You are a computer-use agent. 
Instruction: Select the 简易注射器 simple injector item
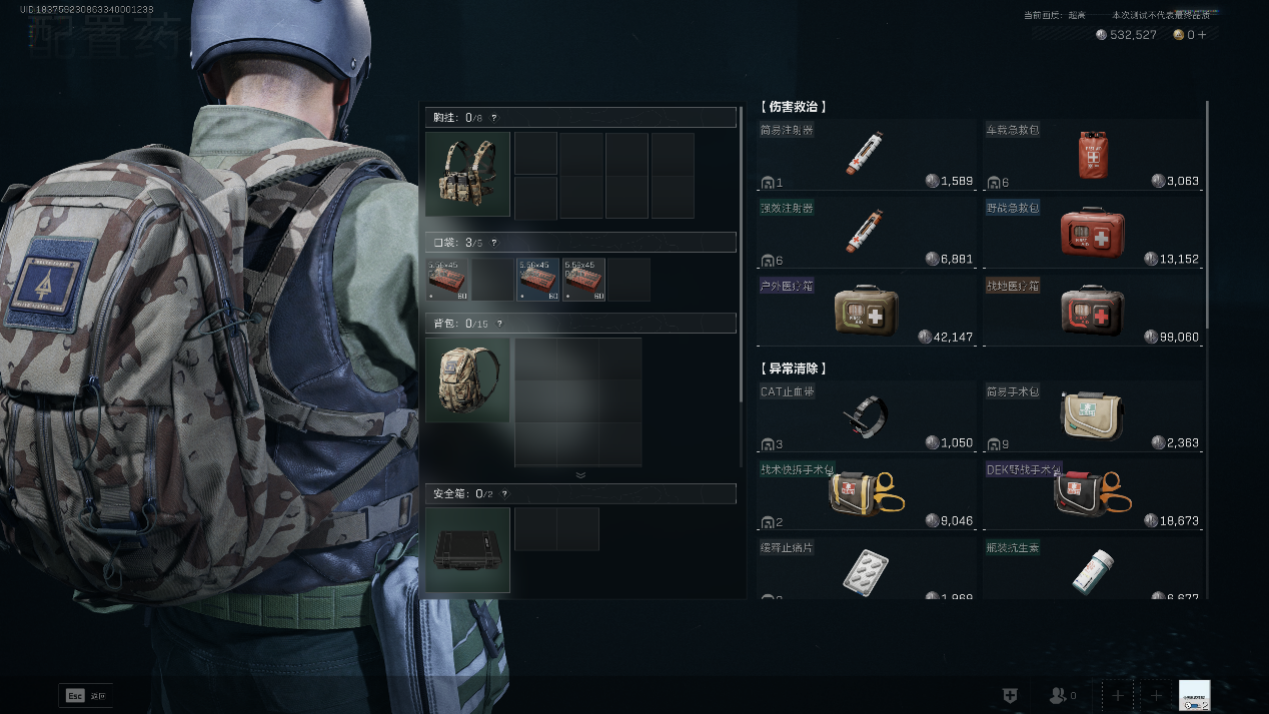(866, 154)
